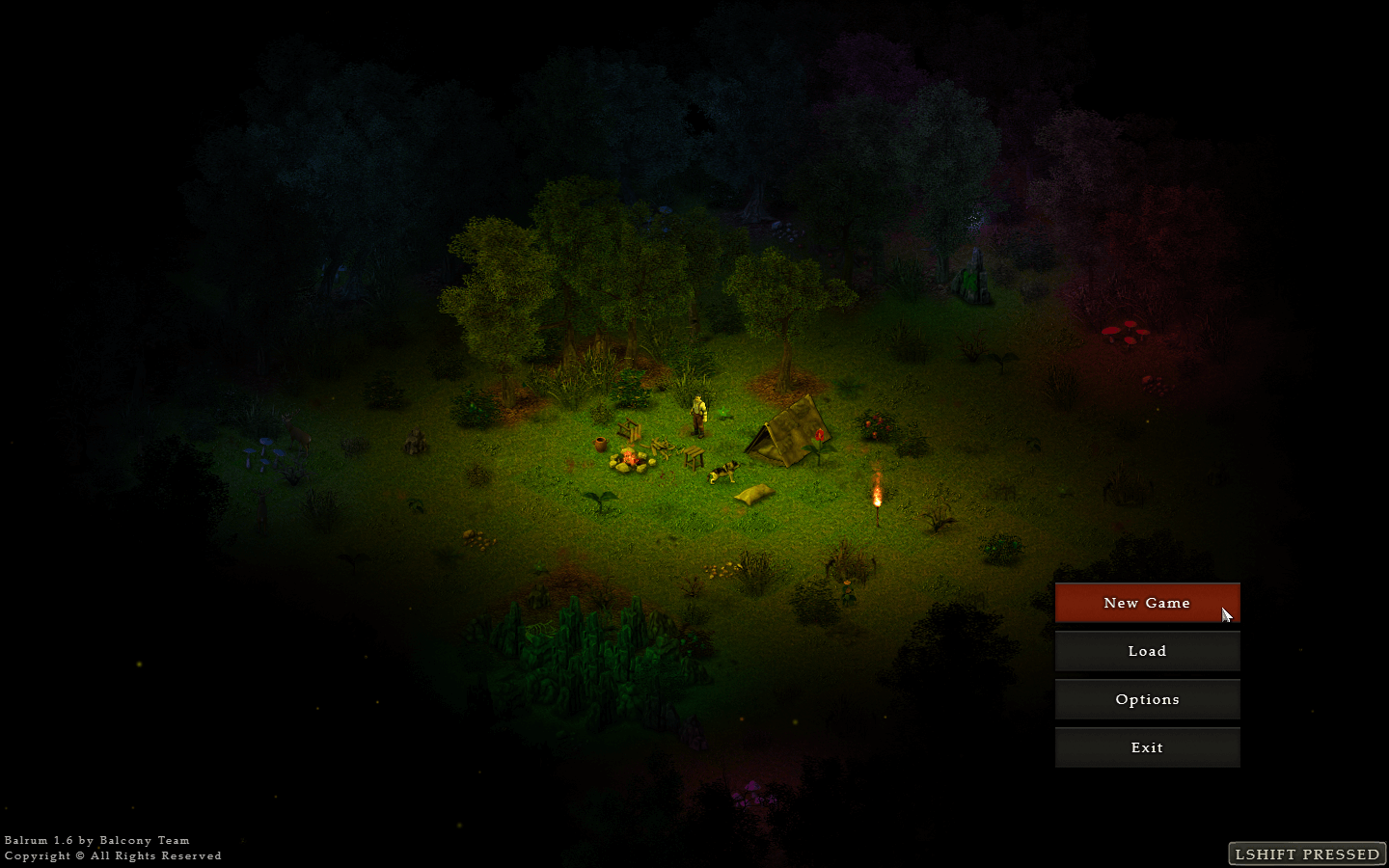Screen dimensions: 1389x868
Task: Choose Exit to quit the game
Action: [1147, 747]
